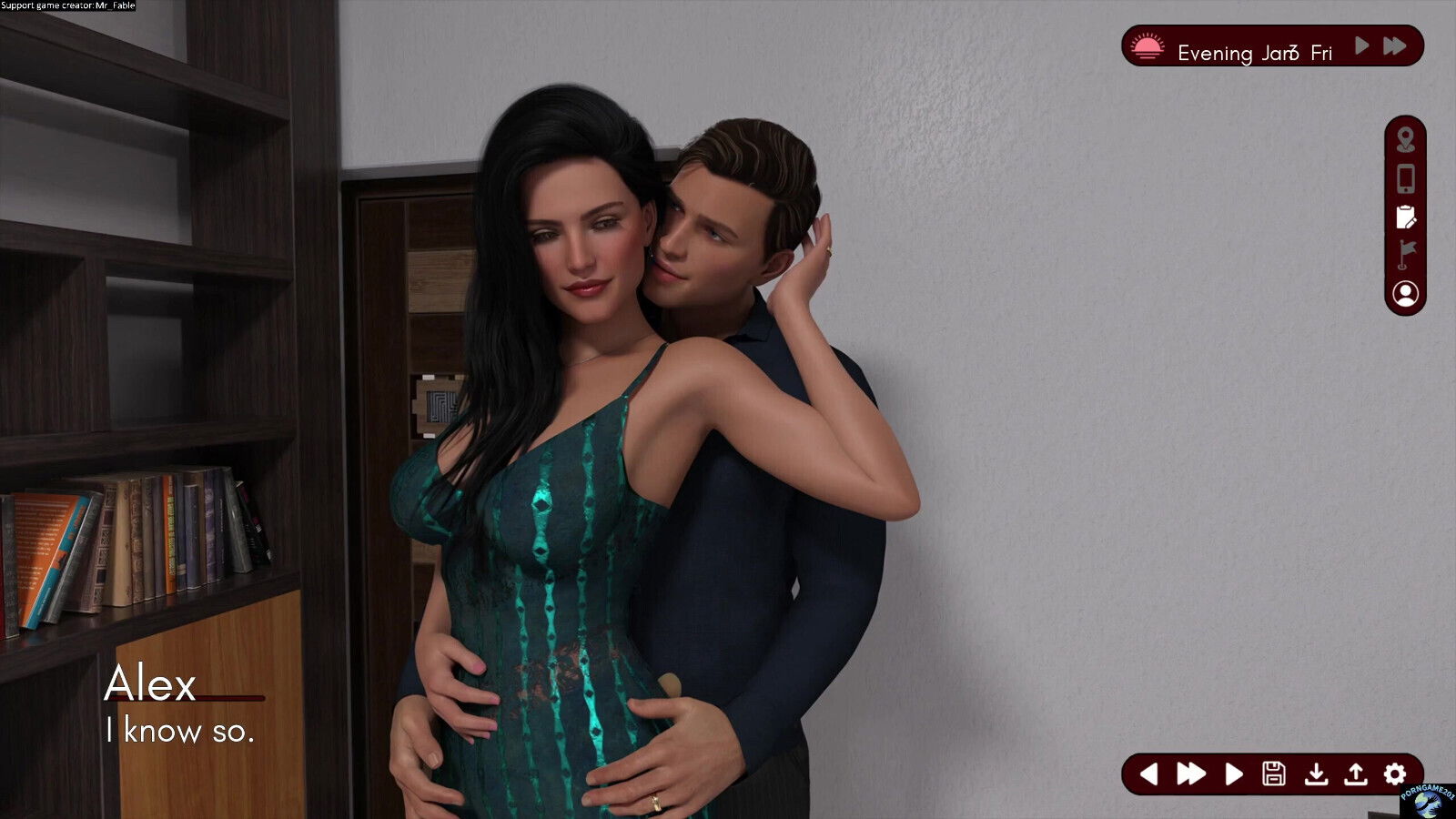Screen dimensions: 1456x819
Task: Open the save disk icon
Action: click(1274, 773)
